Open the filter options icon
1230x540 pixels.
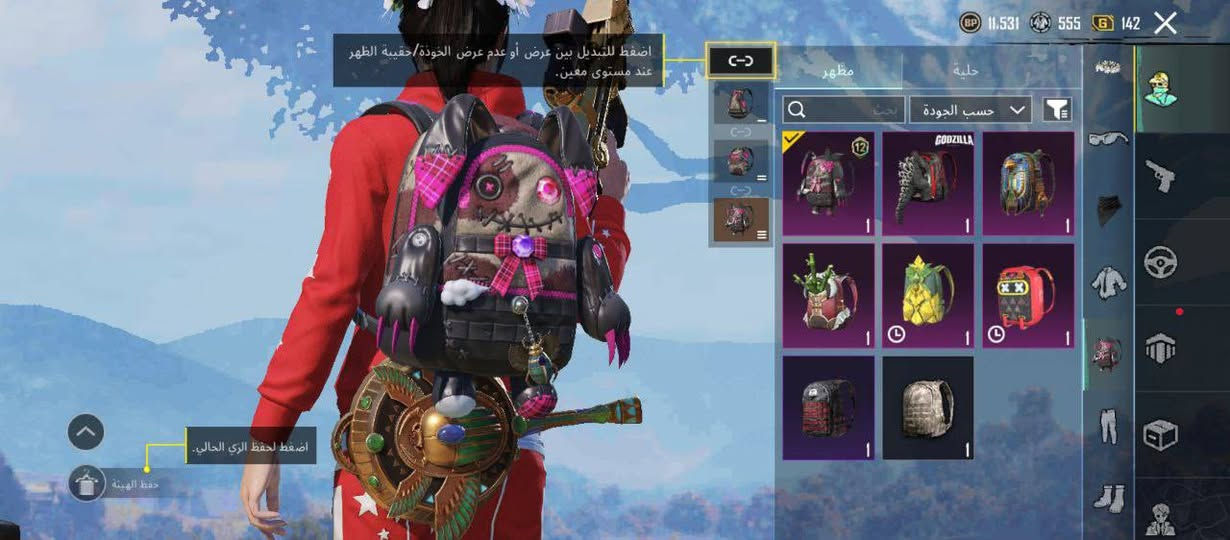[x=1056, y=109]
